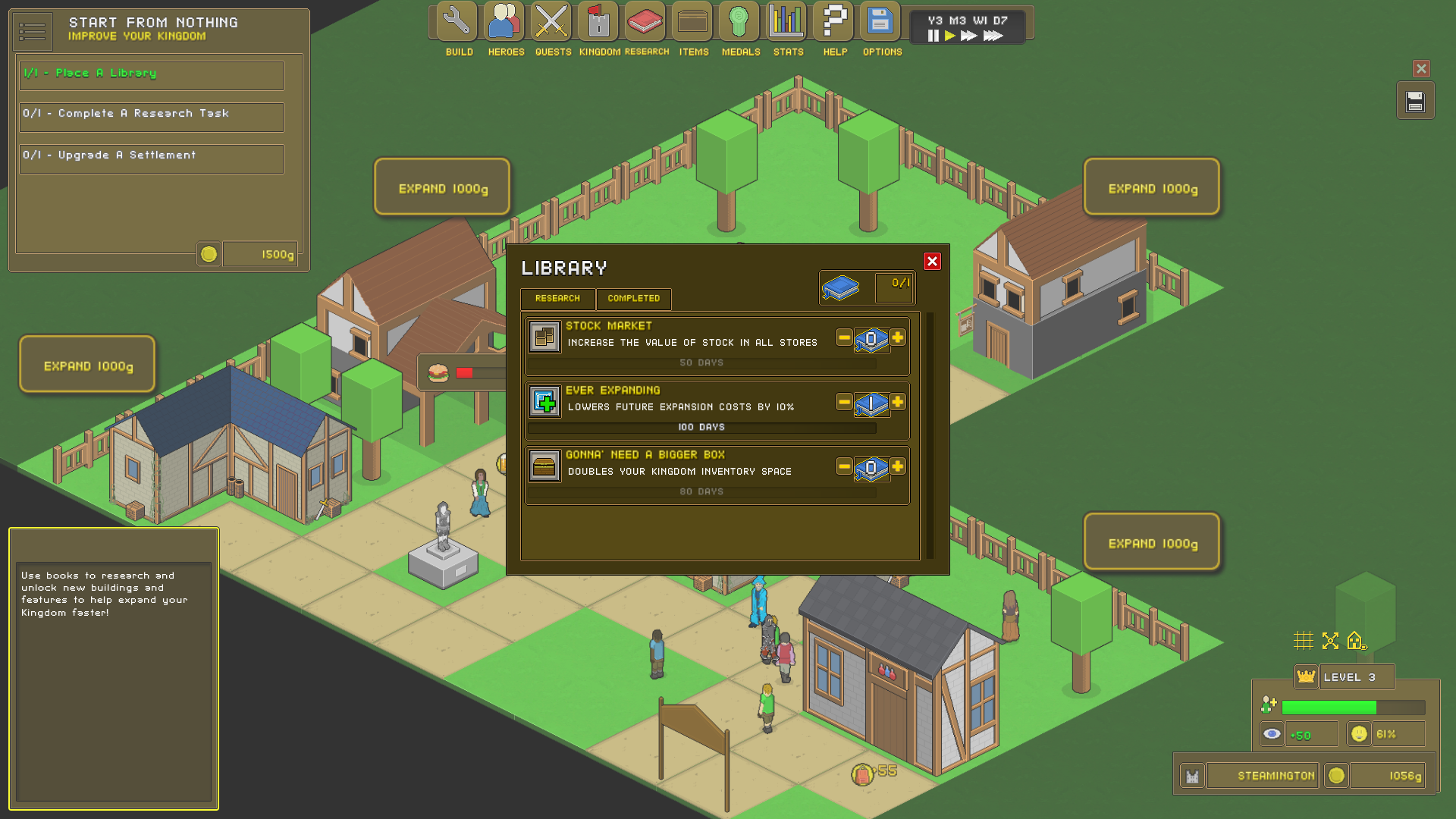This screenshot has width=1456, height=819.
Task: Open the Items chest
Action: [692, 23]
